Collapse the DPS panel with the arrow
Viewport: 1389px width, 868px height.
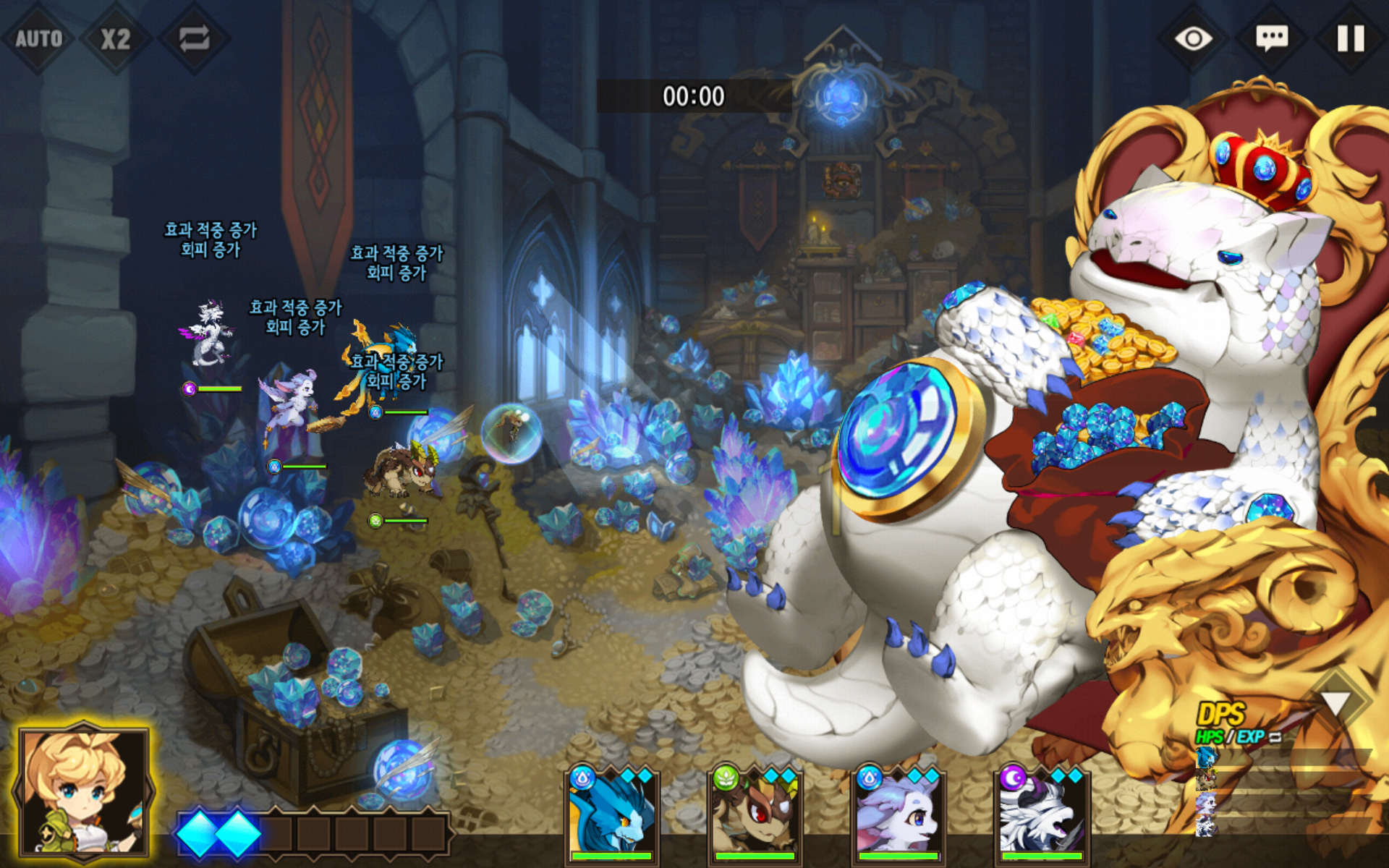(1335, 702)
